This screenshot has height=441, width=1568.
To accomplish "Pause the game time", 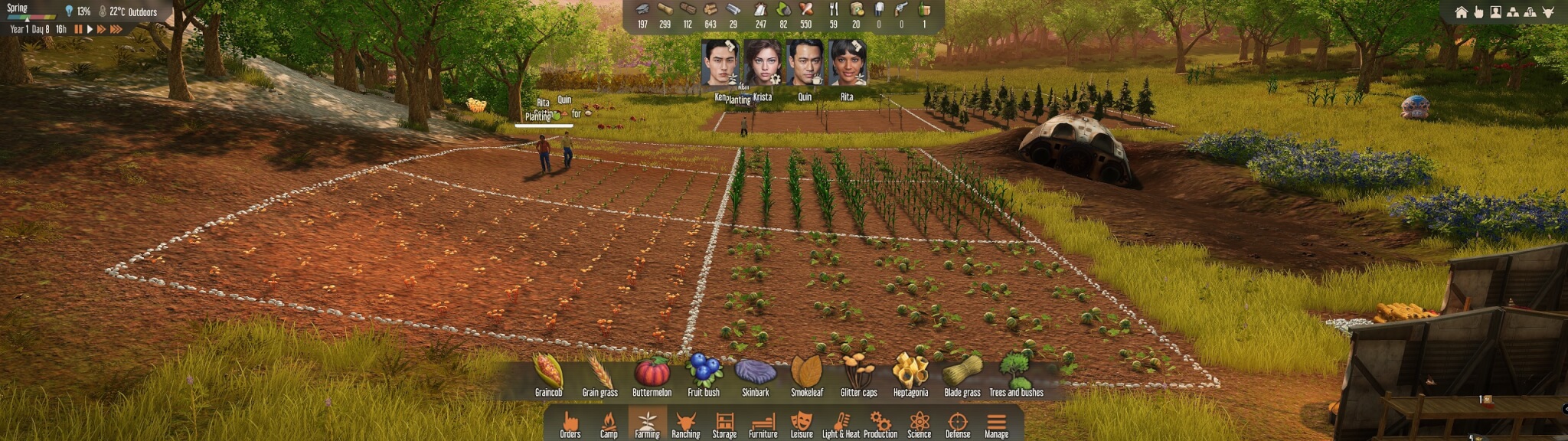I will (78, 29).
